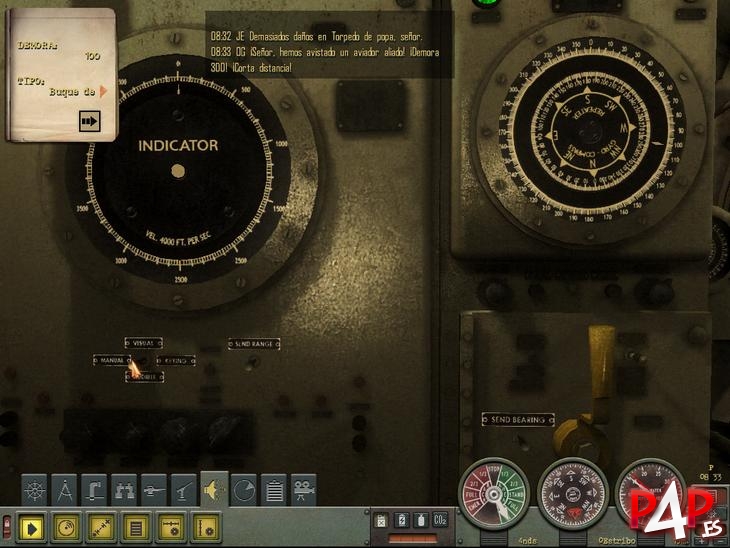Click the SEND BEARING label
This screenshot has height=548, width=730.
point(516,419)
